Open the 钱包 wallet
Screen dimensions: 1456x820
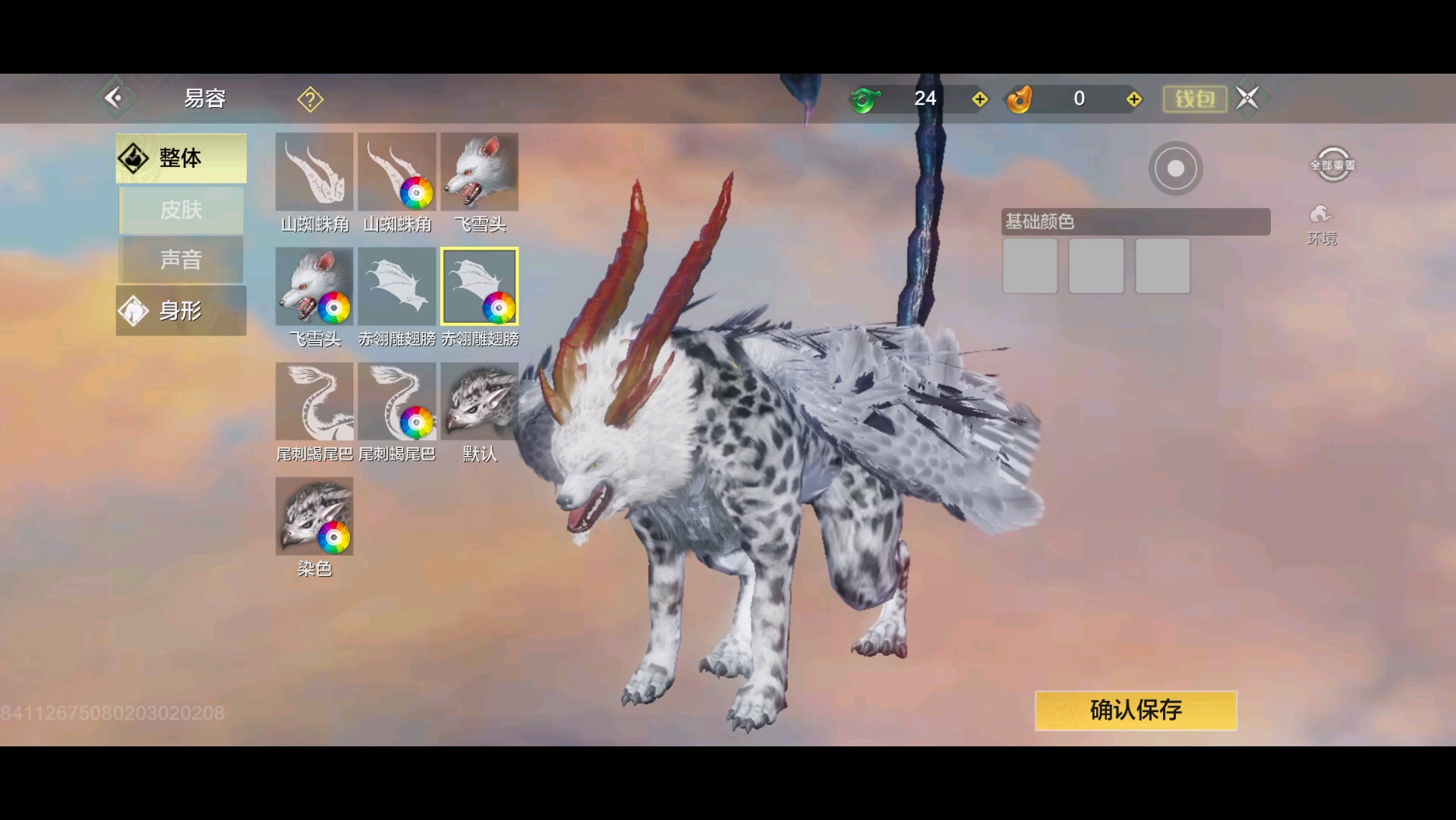point(1195,99)
